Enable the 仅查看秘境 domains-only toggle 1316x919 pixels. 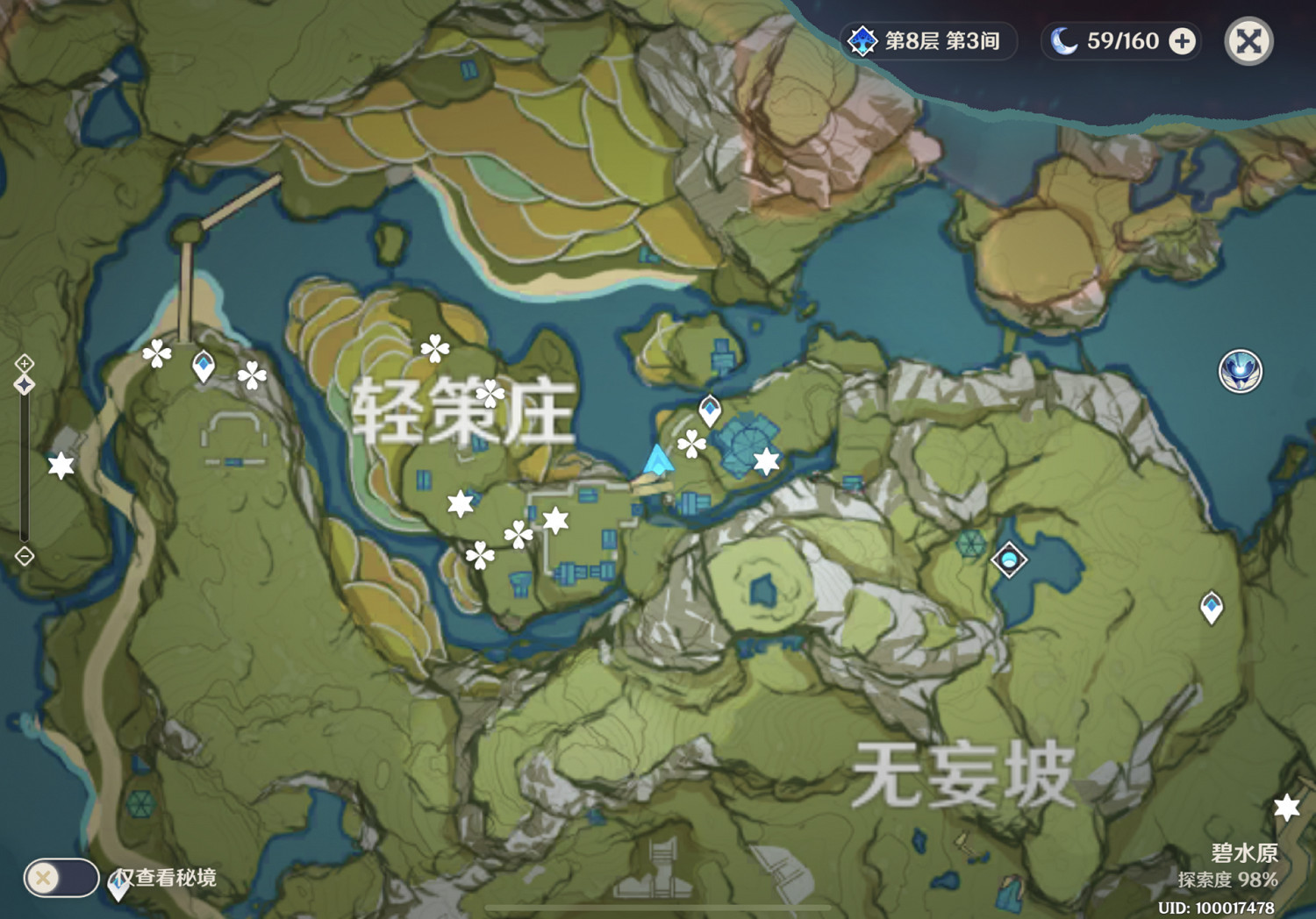point(63,876)
